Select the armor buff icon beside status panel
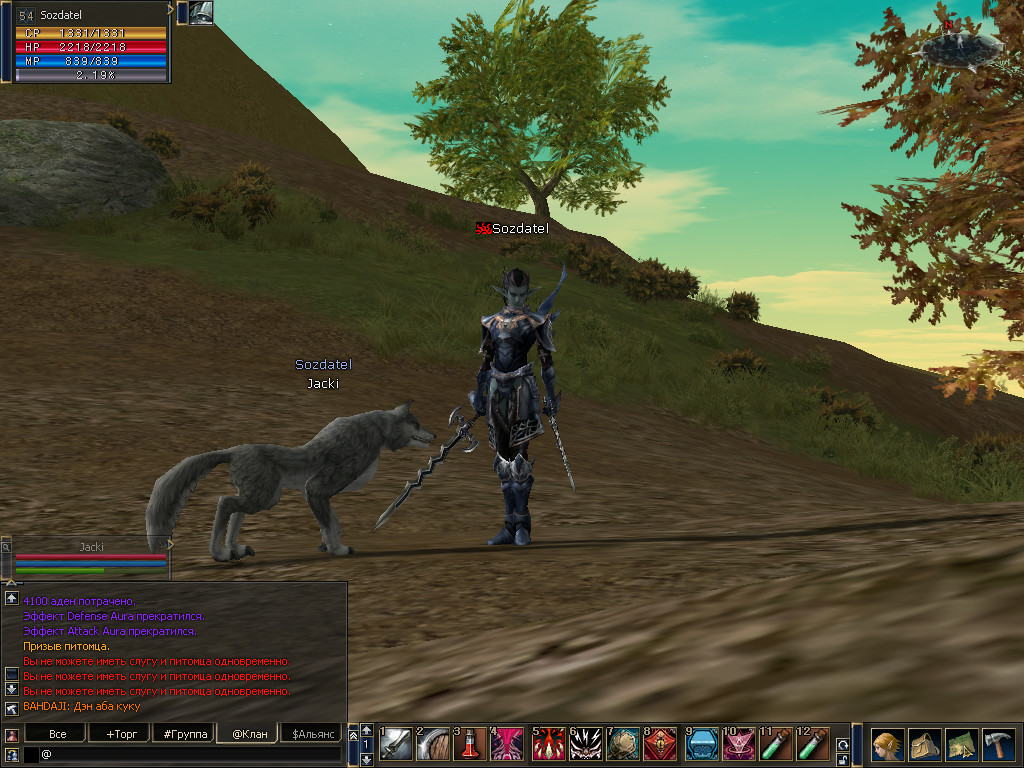The width and height of the screenshot is (1024, 768). pos(201,13)
